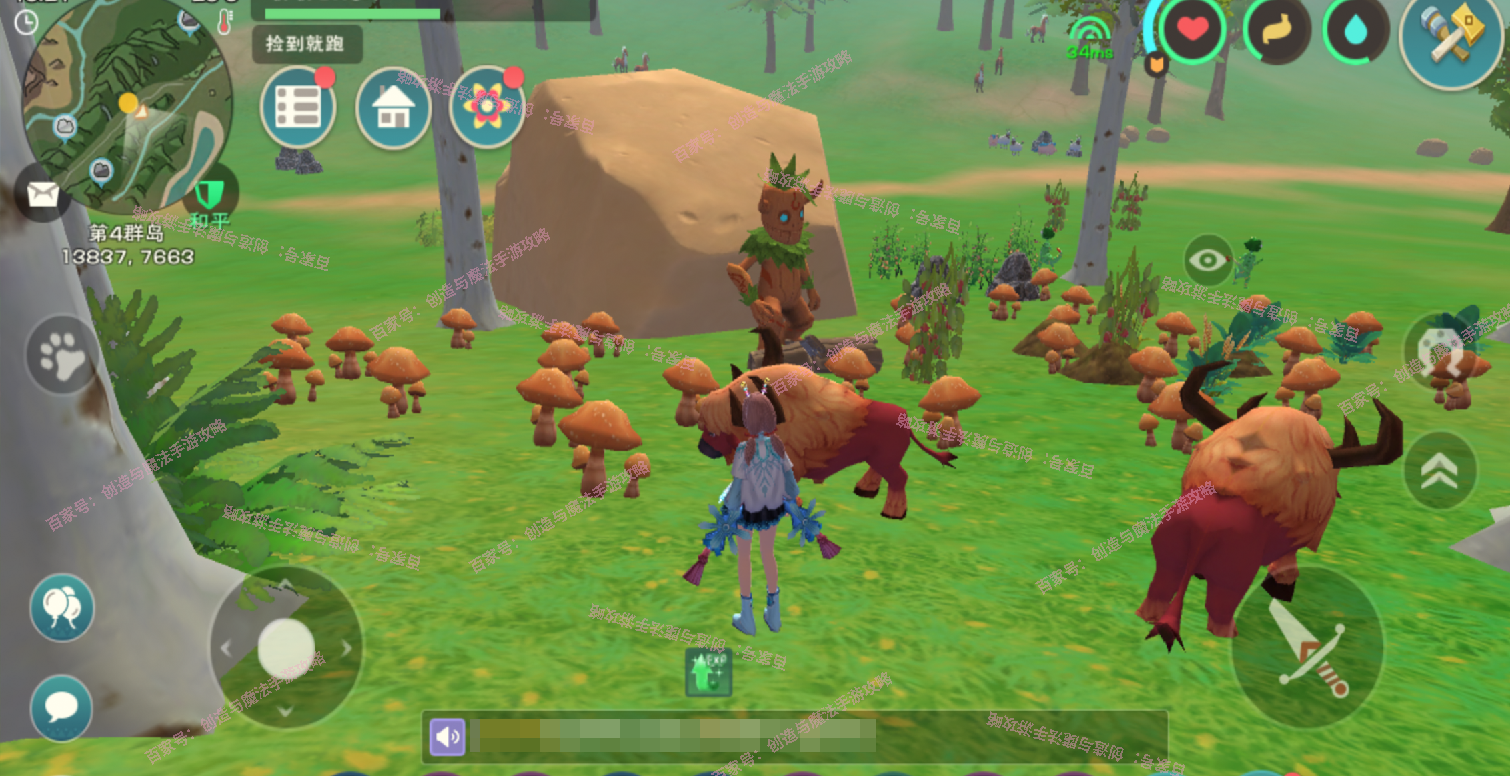The image size is (1510, 776).
Task: Tap the double-chevron jump button
Action: [x=1439, y=470]
